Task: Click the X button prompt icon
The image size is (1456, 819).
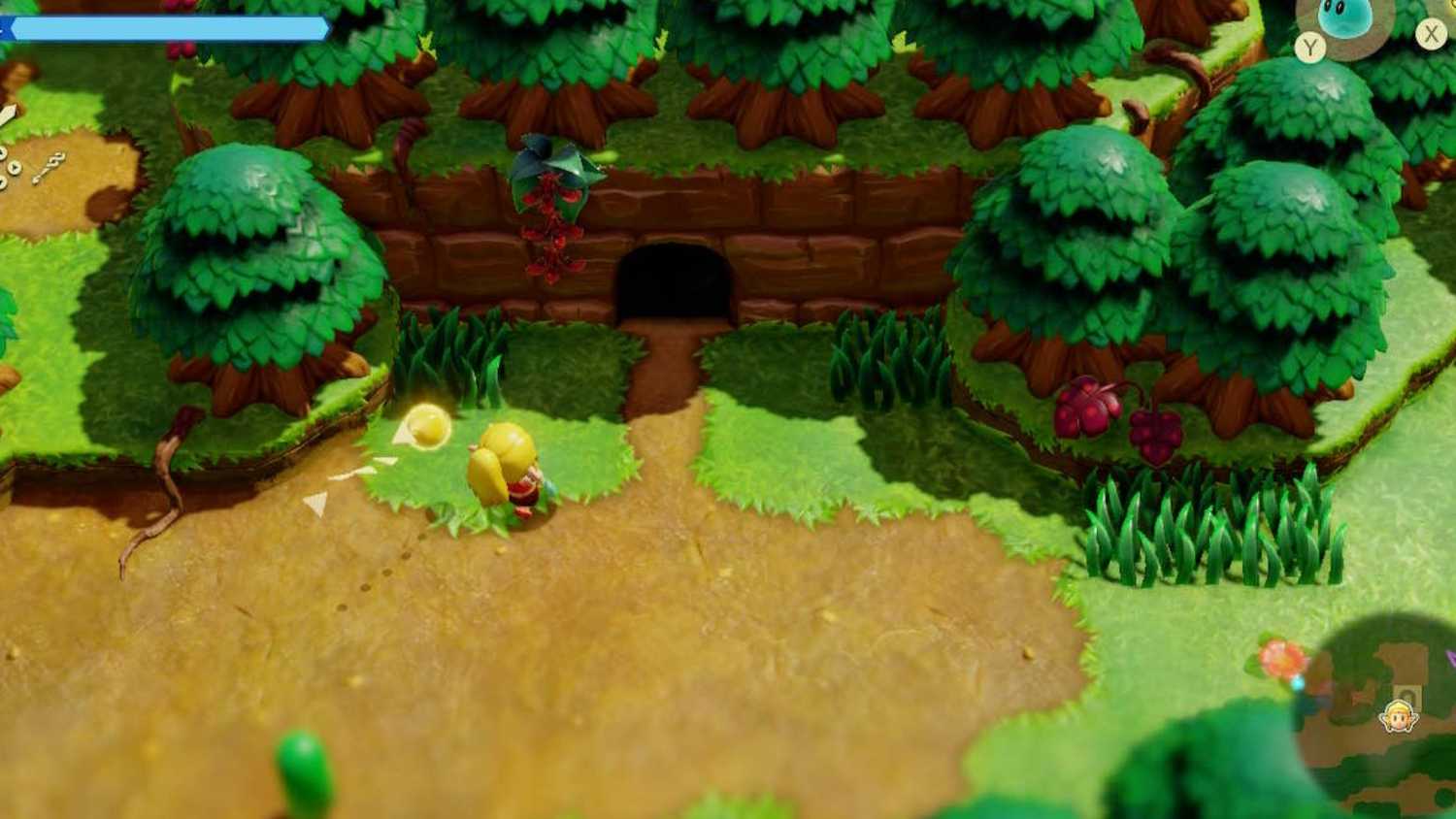Action: click(x=1430, y=35)
